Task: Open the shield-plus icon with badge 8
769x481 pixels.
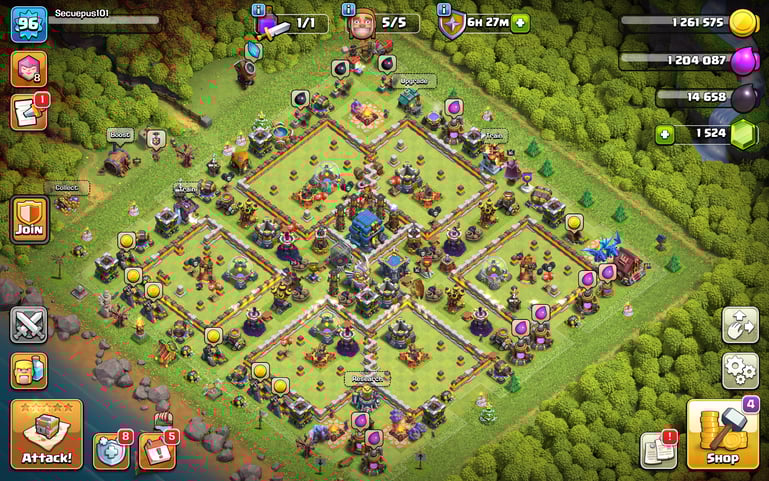Action: pos(111,450)
